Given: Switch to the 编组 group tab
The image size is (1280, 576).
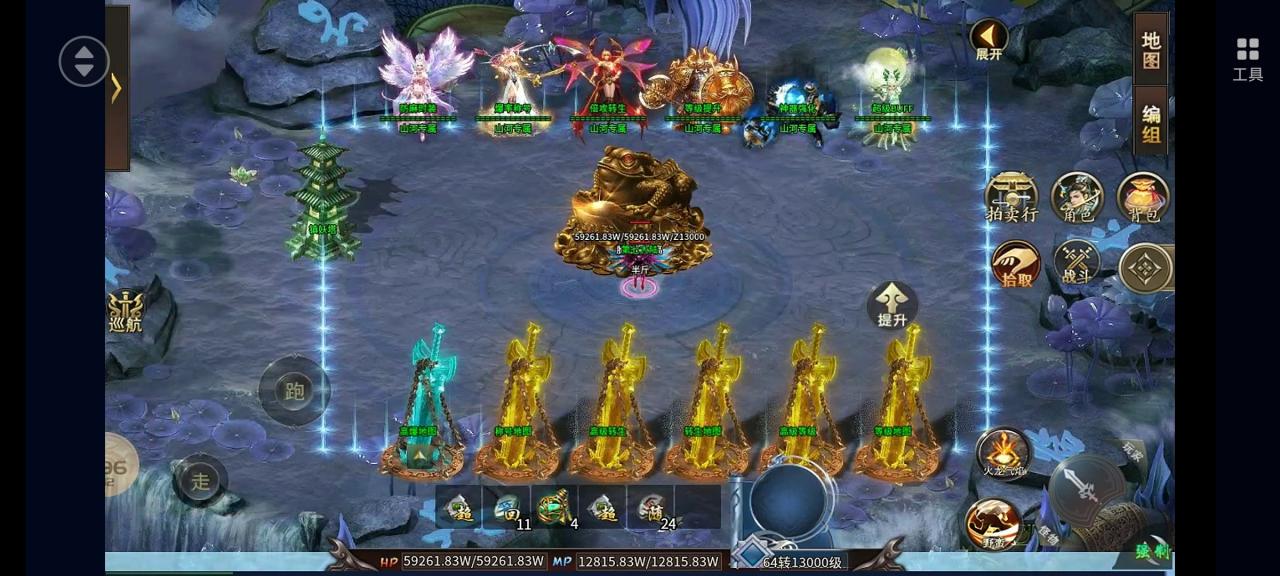Looking at the screenshot, I should [1151, 123].
